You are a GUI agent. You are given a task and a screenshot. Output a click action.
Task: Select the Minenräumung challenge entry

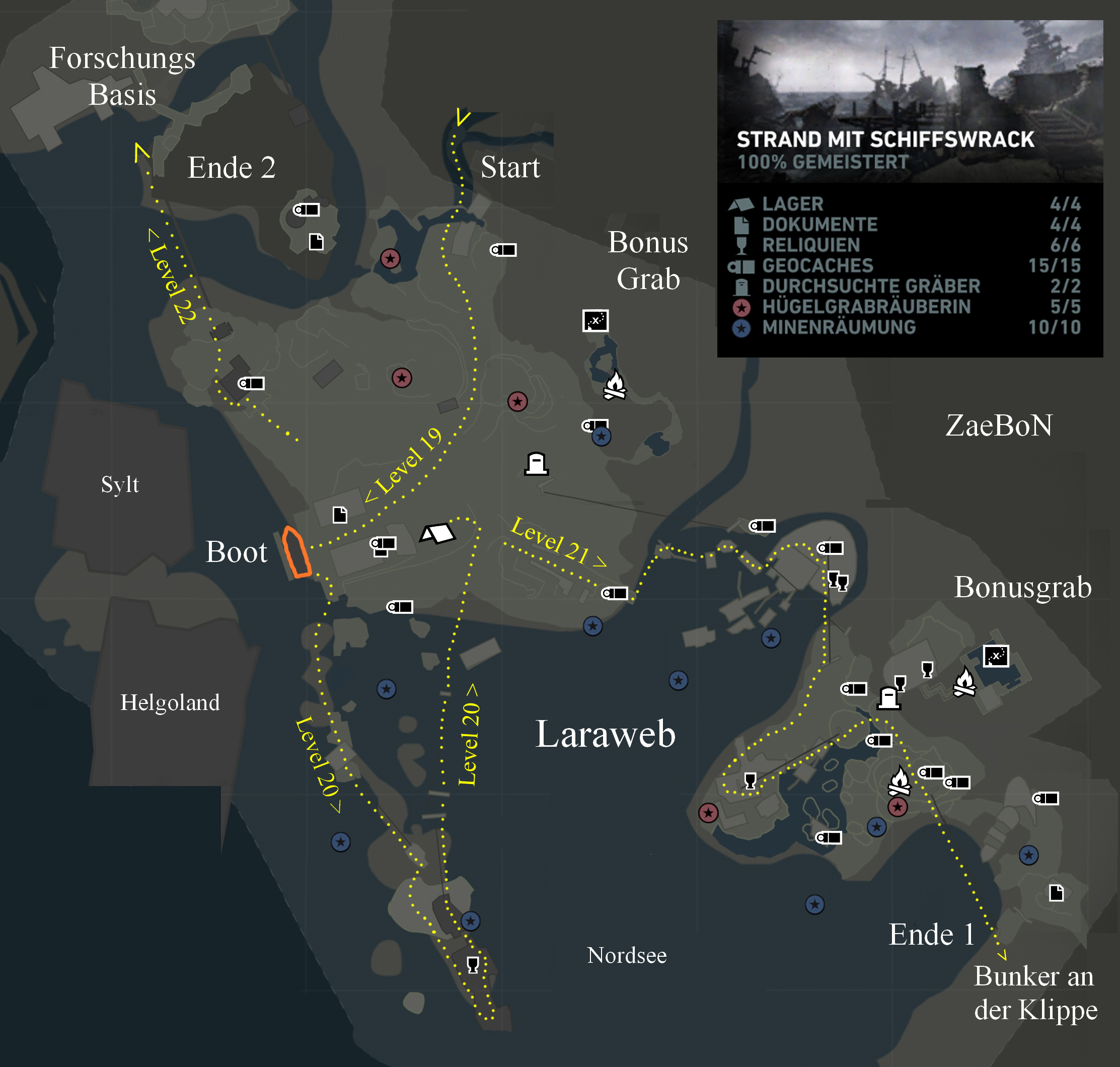(839, 327)
